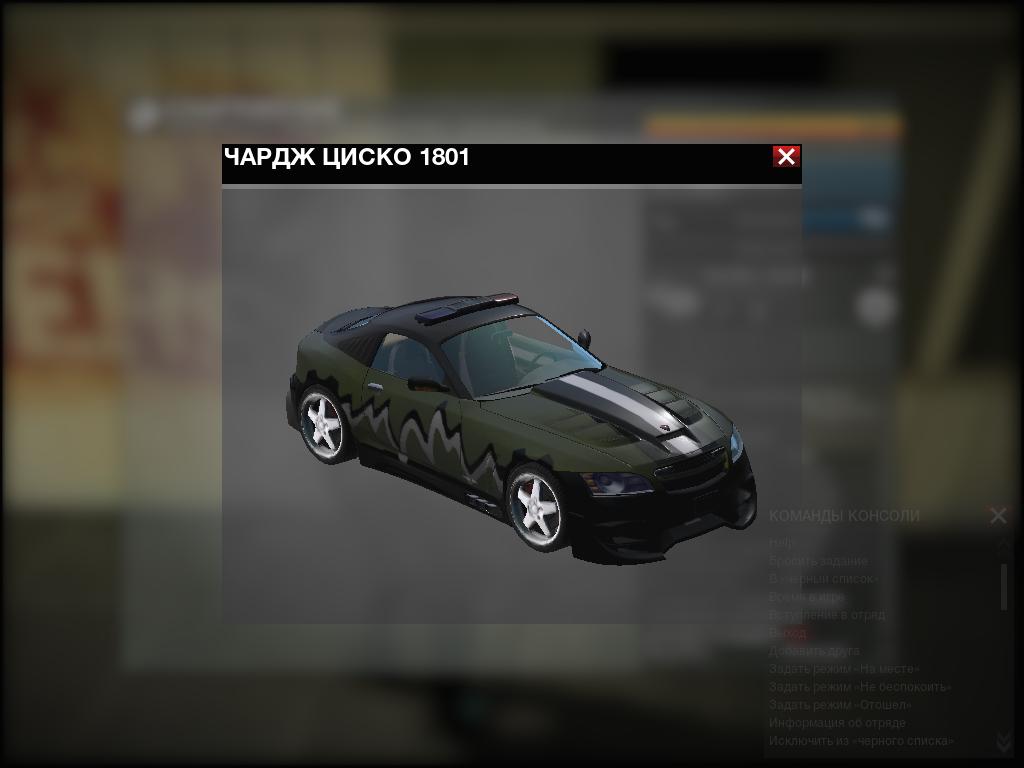This screenshot has width=1024, height=768.
Task: Click the console list scroll-down arrow
Action: click(x=1004, y=742)
